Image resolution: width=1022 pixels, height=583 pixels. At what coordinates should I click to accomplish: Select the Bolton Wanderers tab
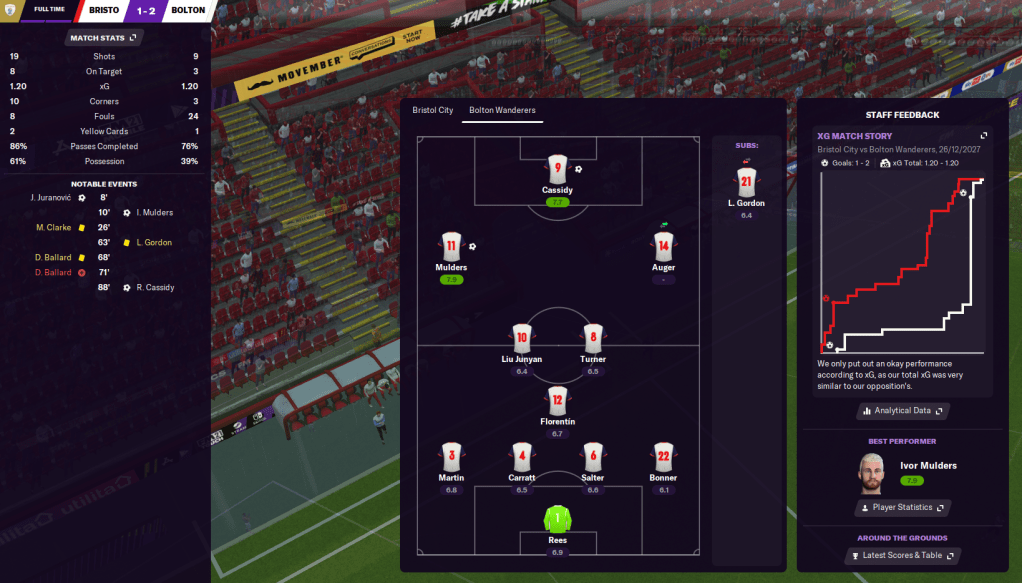click(502, 110)
